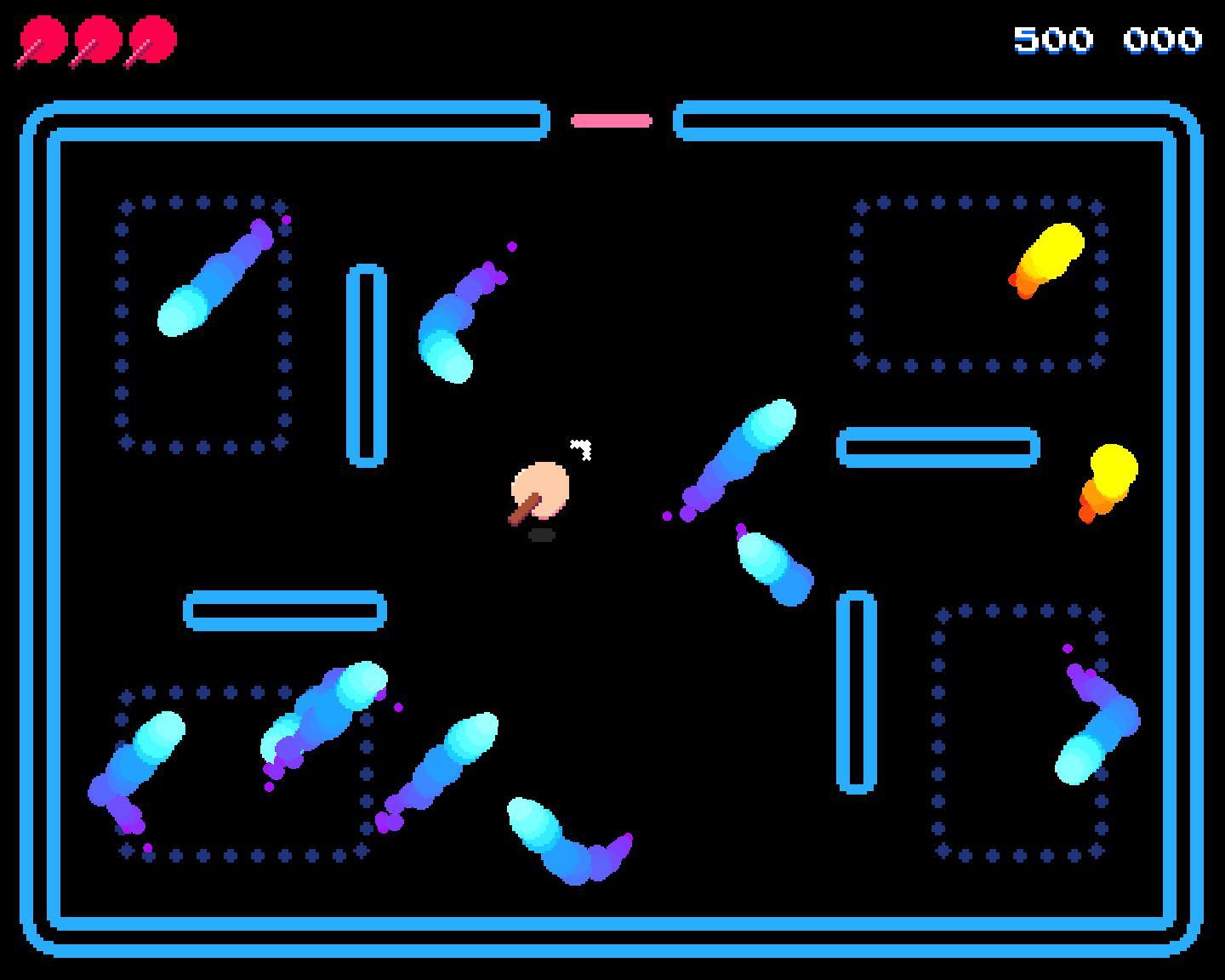Click the purple dot left of the right comet
Viewport: 1225px width, 980px height.
pos(666,514)
